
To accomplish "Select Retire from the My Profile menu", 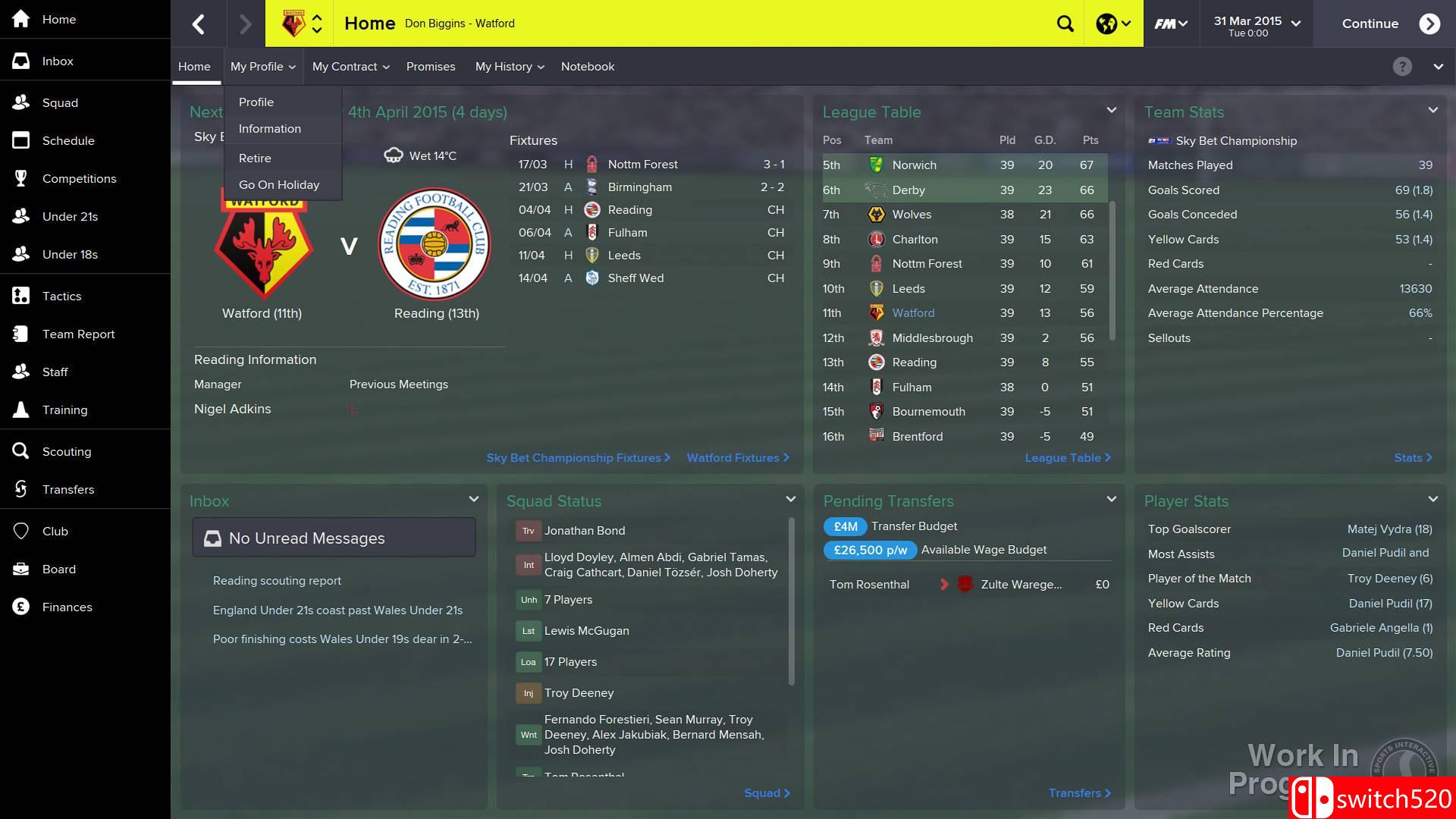I will coord(255,158).
